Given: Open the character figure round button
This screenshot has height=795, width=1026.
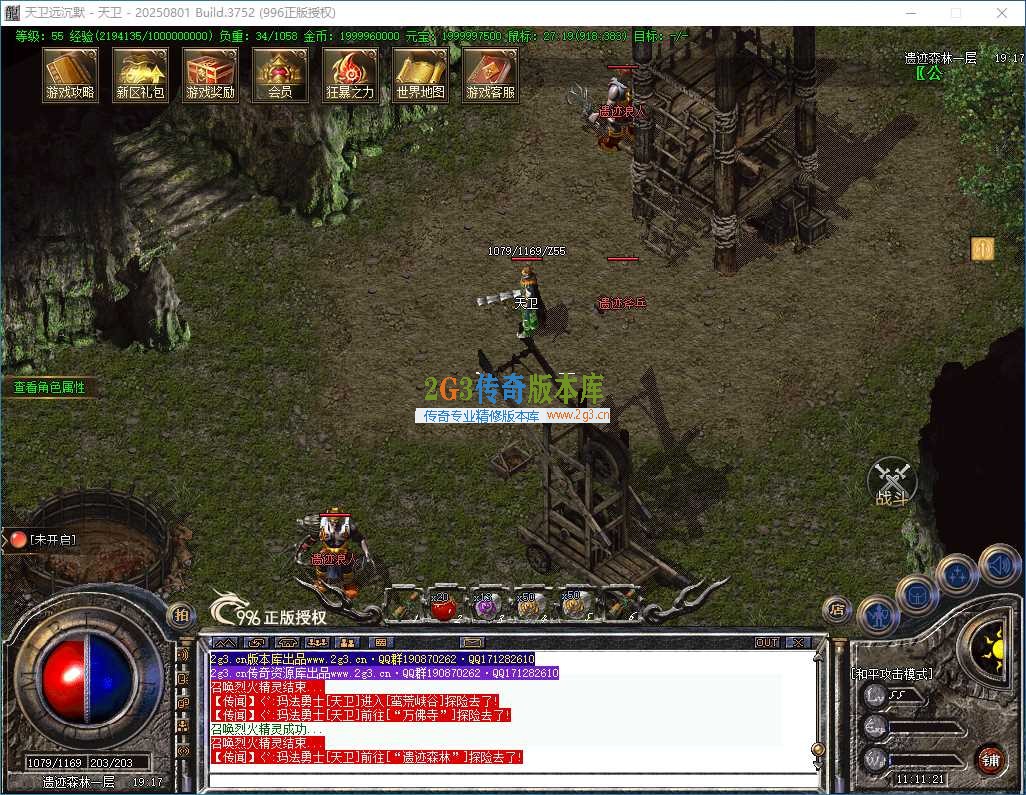Looking at the screenshot, I should 878,613.
